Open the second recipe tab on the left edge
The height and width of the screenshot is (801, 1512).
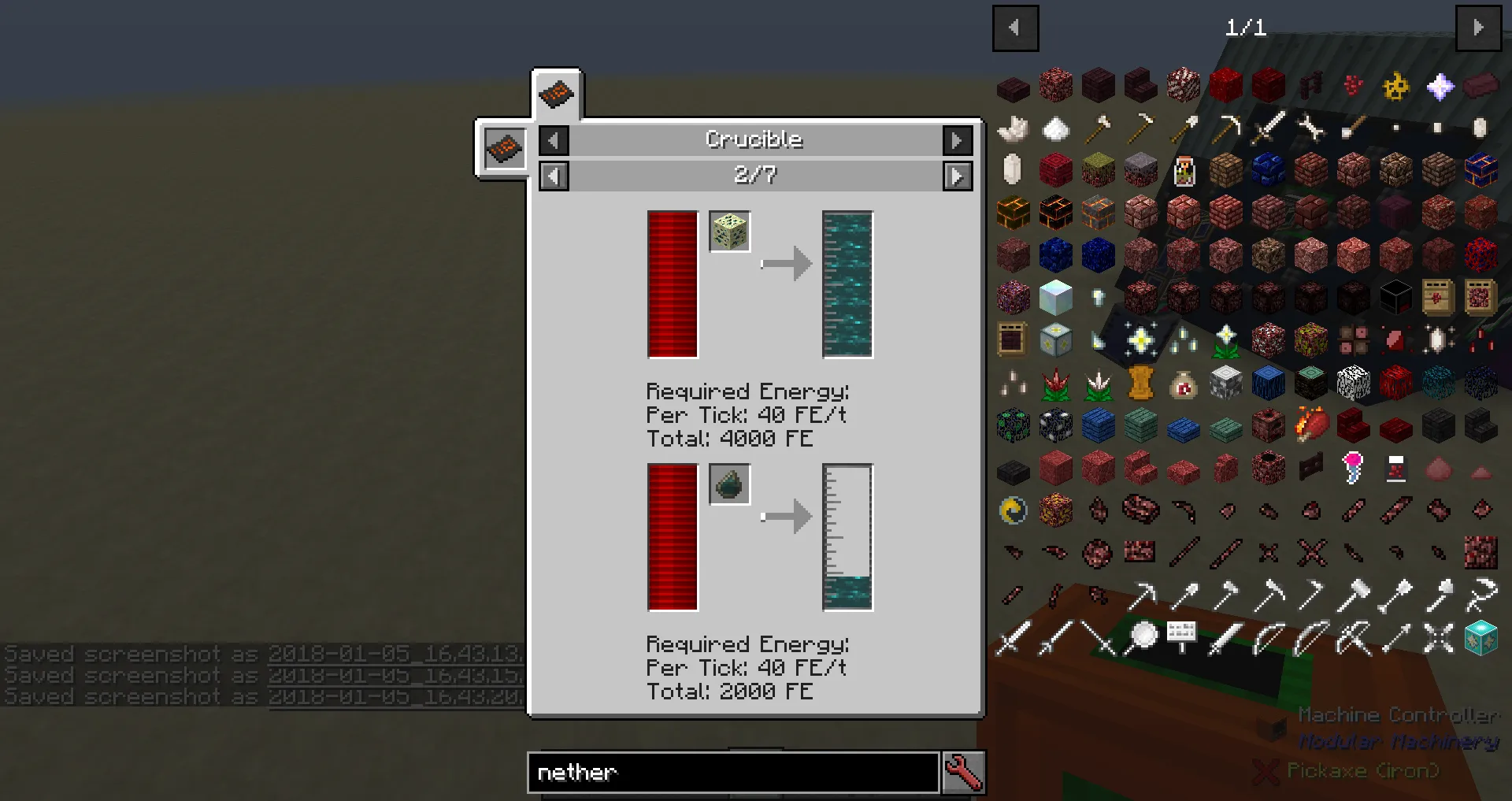[x=504, y=148]
